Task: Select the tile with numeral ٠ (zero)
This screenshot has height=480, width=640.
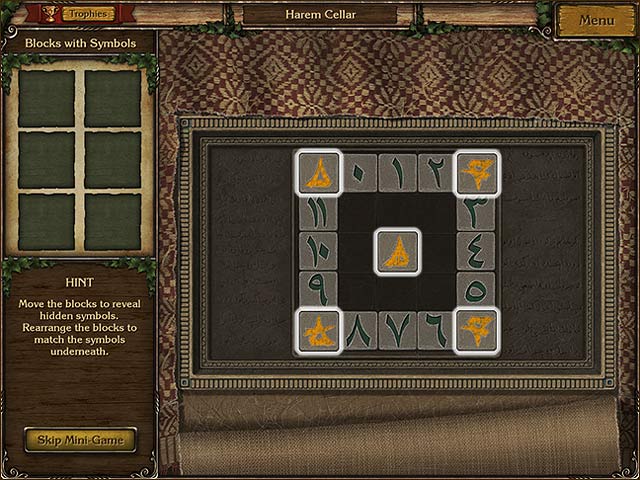Action: pos(358,172)
